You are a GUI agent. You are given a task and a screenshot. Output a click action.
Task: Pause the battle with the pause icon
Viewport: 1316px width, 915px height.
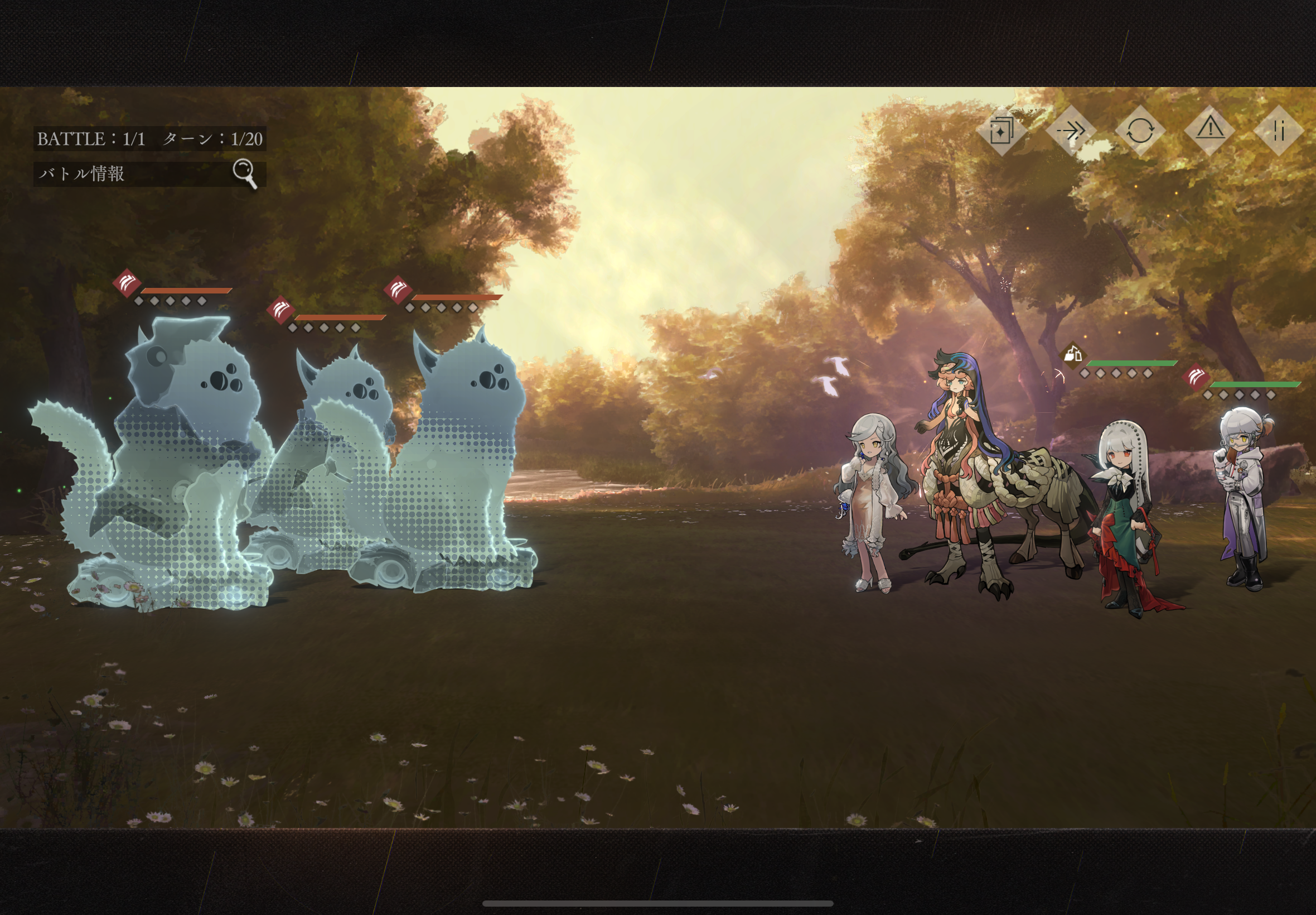click(1279, 131)
